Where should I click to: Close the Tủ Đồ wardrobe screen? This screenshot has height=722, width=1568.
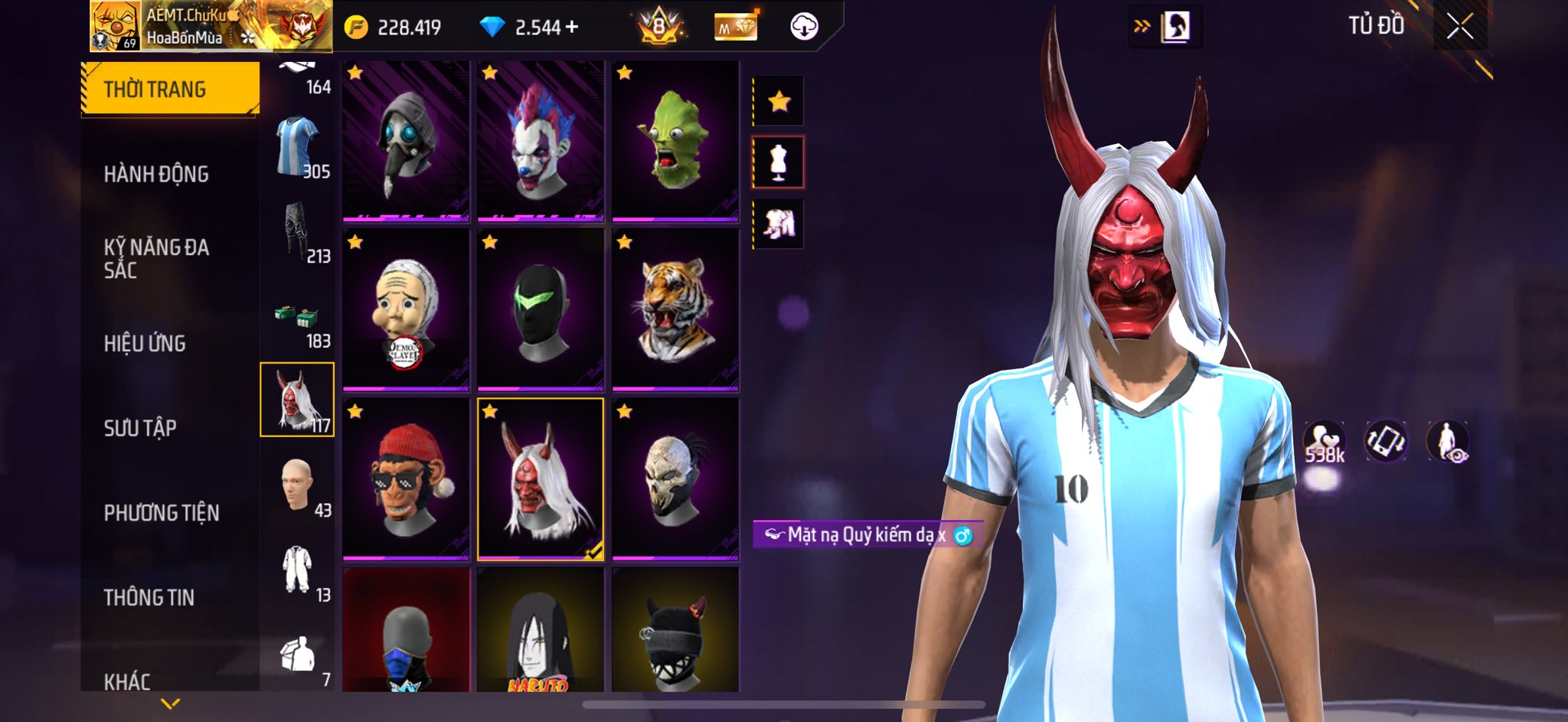tap(1460, 27)
